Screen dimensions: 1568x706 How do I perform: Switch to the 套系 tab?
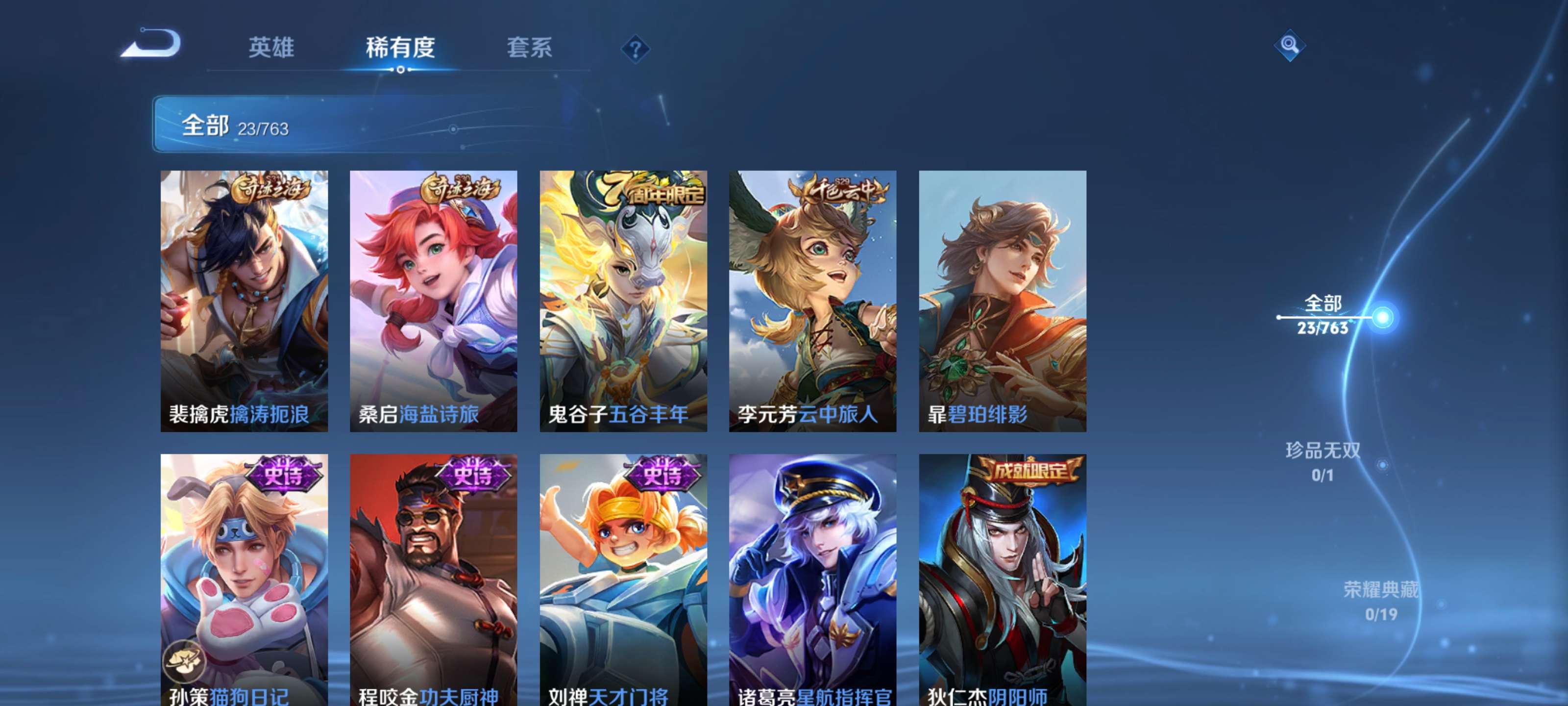(530, 48)
